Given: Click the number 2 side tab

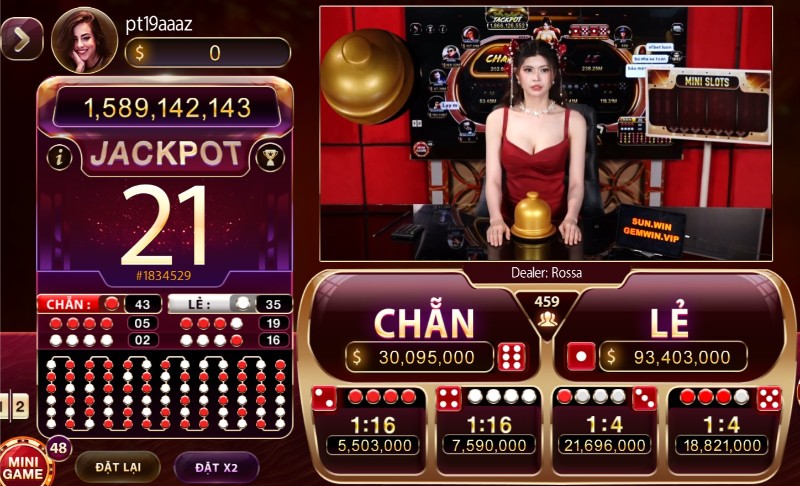Looking at the screenshot, I should pyautogui.click(x=20, y=406).
